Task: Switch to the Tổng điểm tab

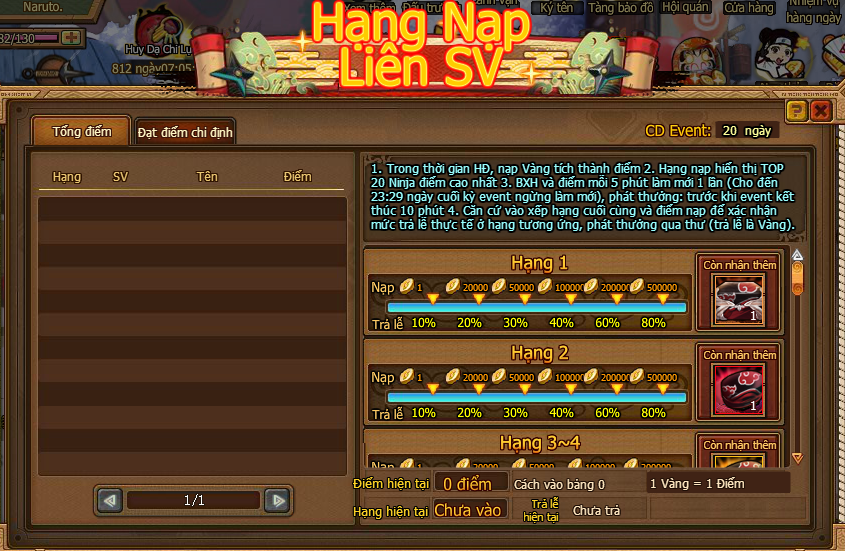Action: point(80,132)
